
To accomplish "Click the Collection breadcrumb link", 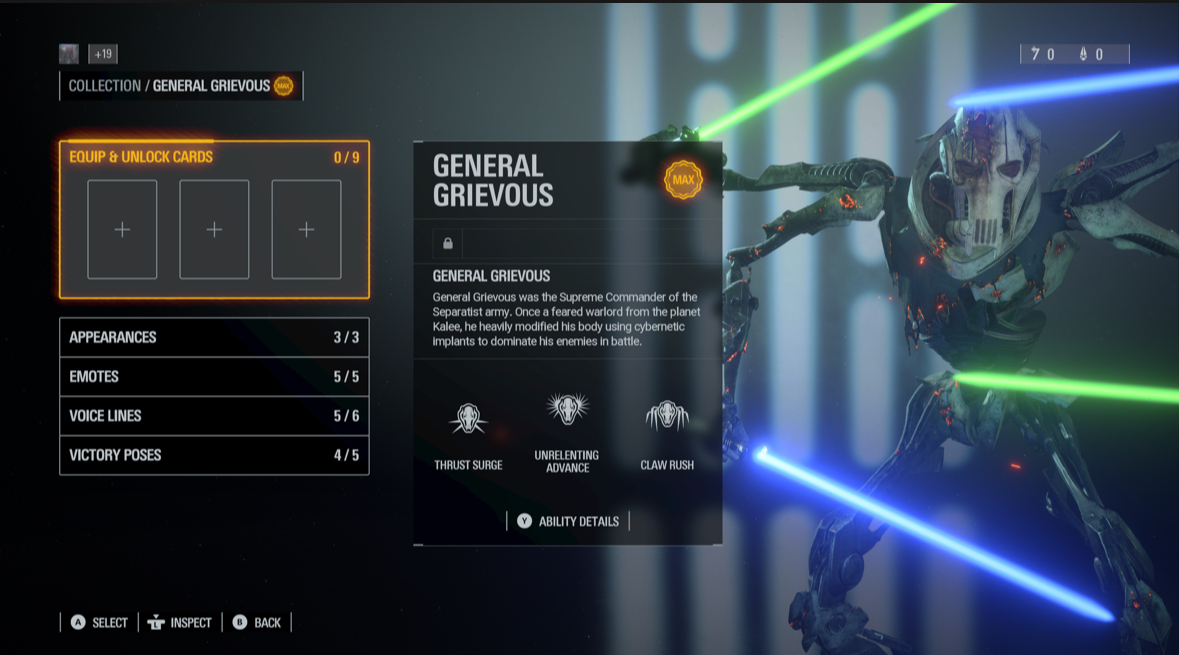I will [105, 86].
